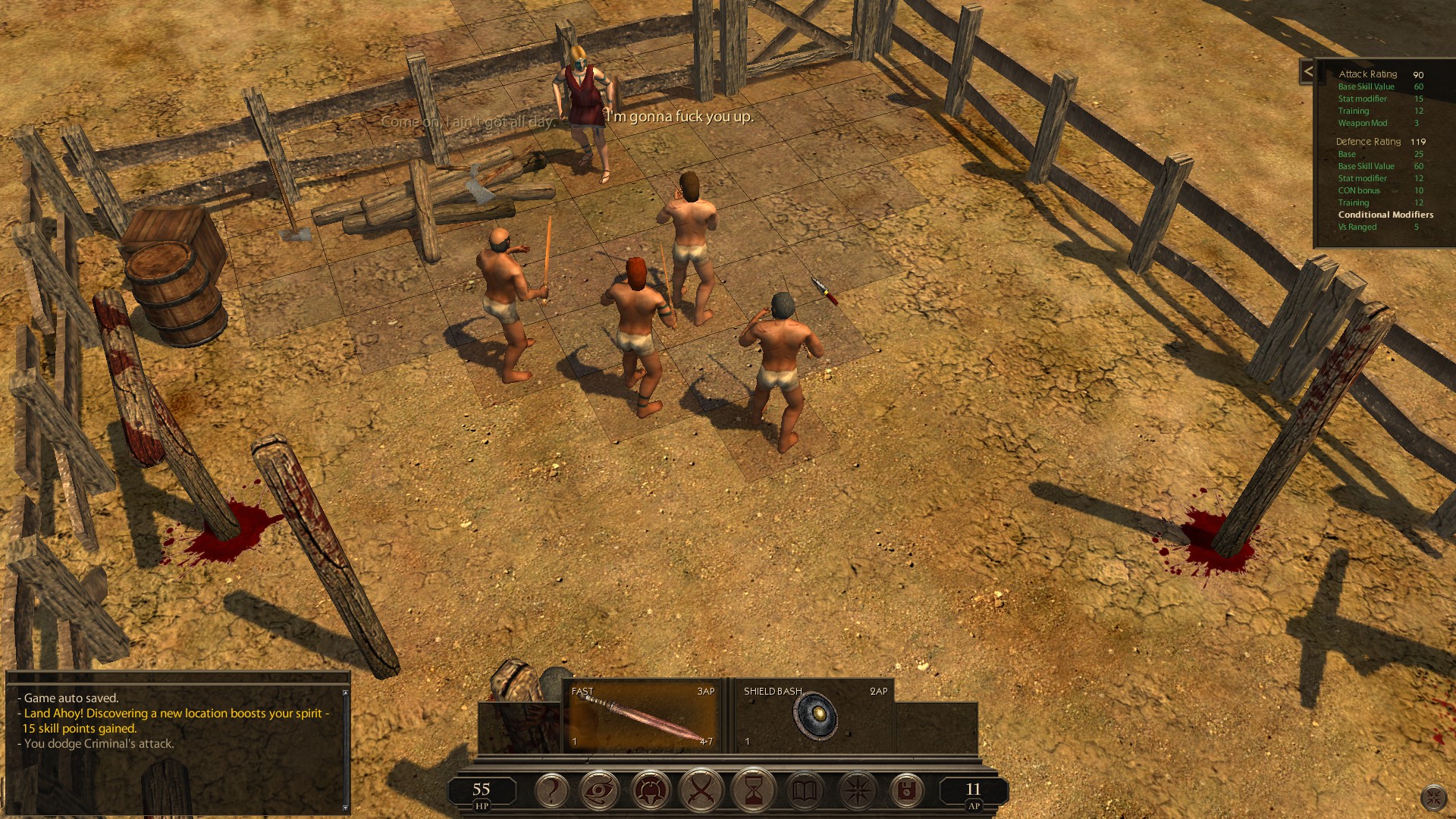Click the HP counter showing 55

pos(480,789)
